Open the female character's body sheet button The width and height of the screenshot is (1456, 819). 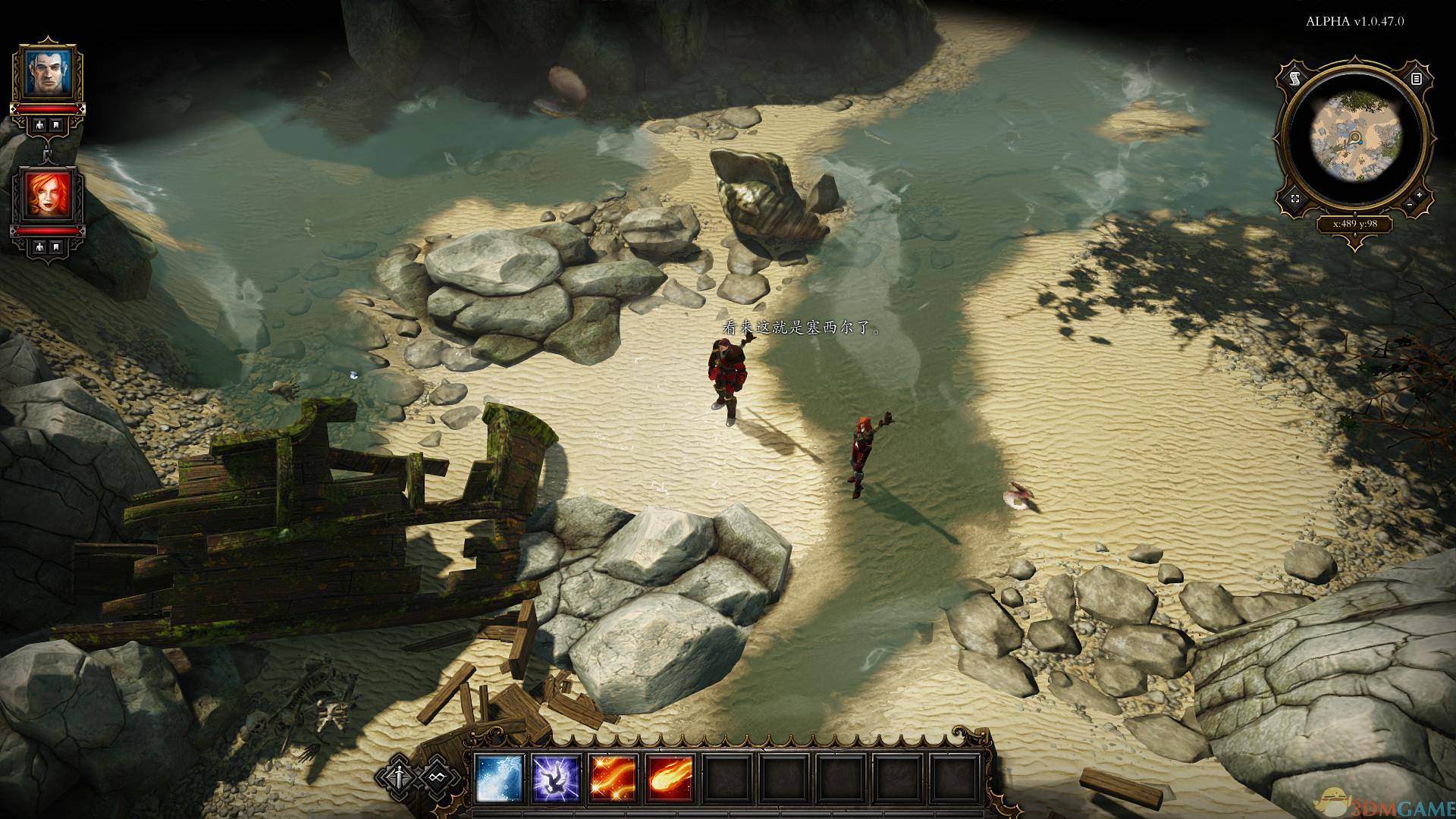pos(38,246)
